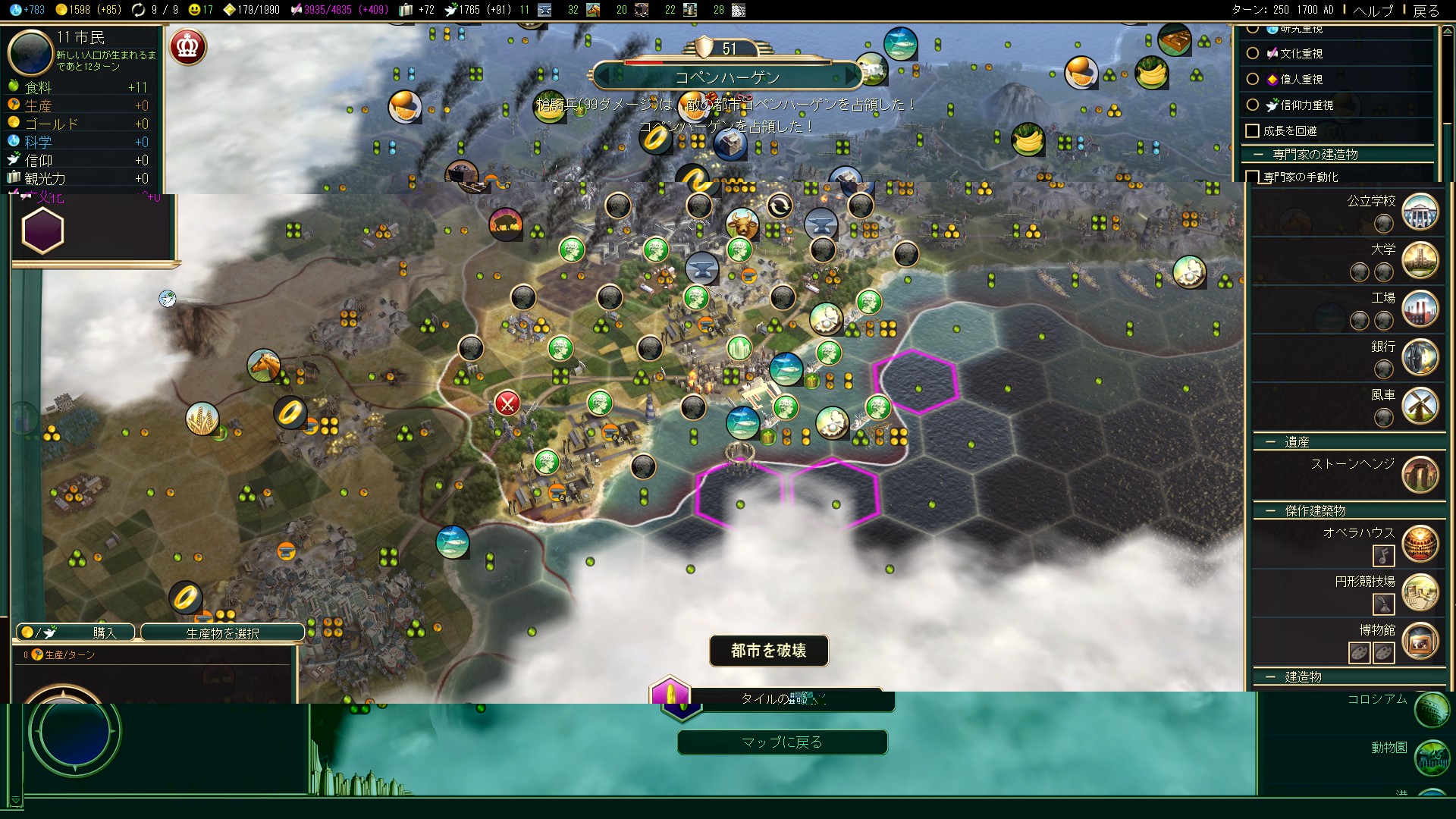
Task: Click the ストーンヘンジ wonder icon
Action: pyautogui.click(x=1420, y=475)
